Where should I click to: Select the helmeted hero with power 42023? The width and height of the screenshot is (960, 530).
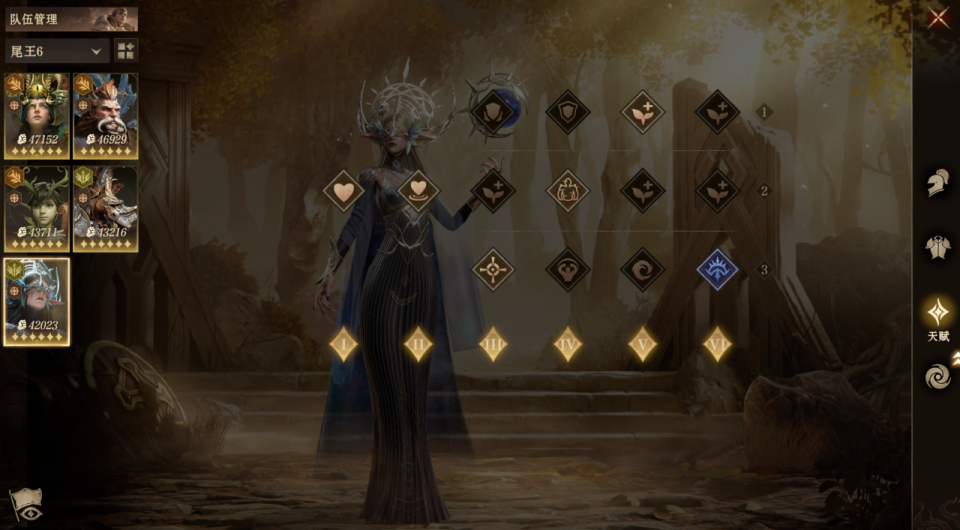tap(37, 301)
